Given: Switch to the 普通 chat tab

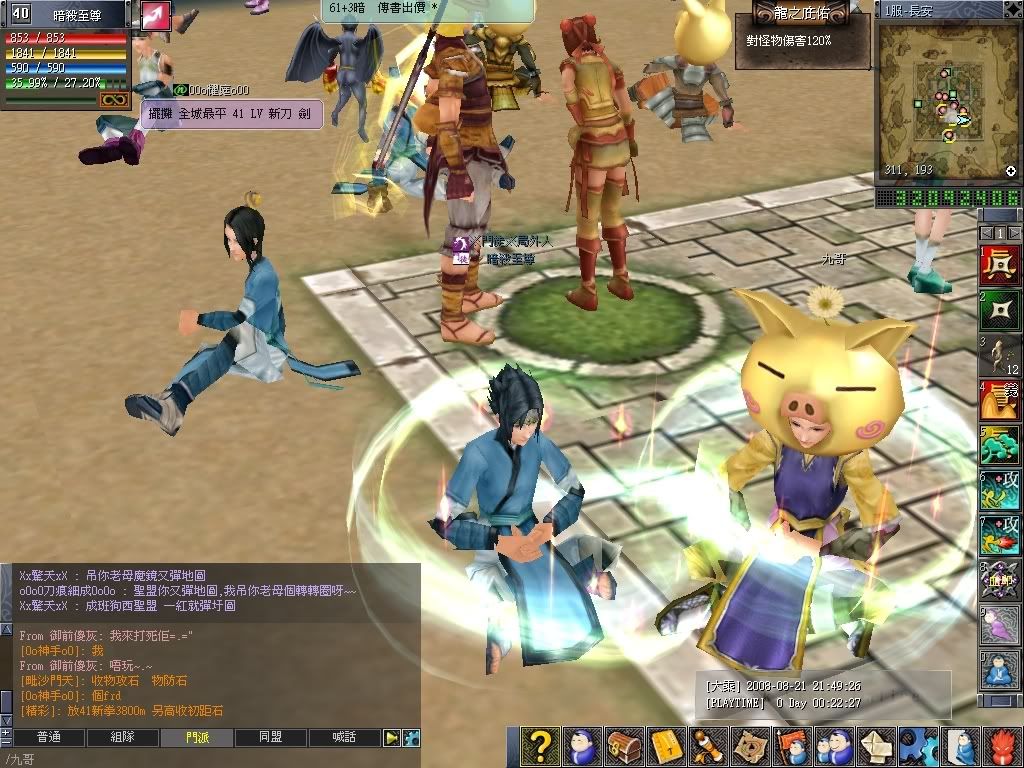Looking at the screenshot, I should (x=48, y=738).
